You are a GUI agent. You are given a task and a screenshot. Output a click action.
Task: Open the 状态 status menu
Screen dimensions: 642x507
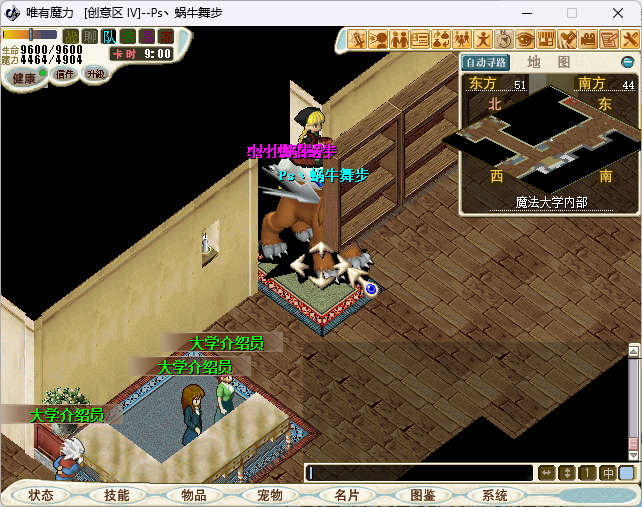pos(41,495)
